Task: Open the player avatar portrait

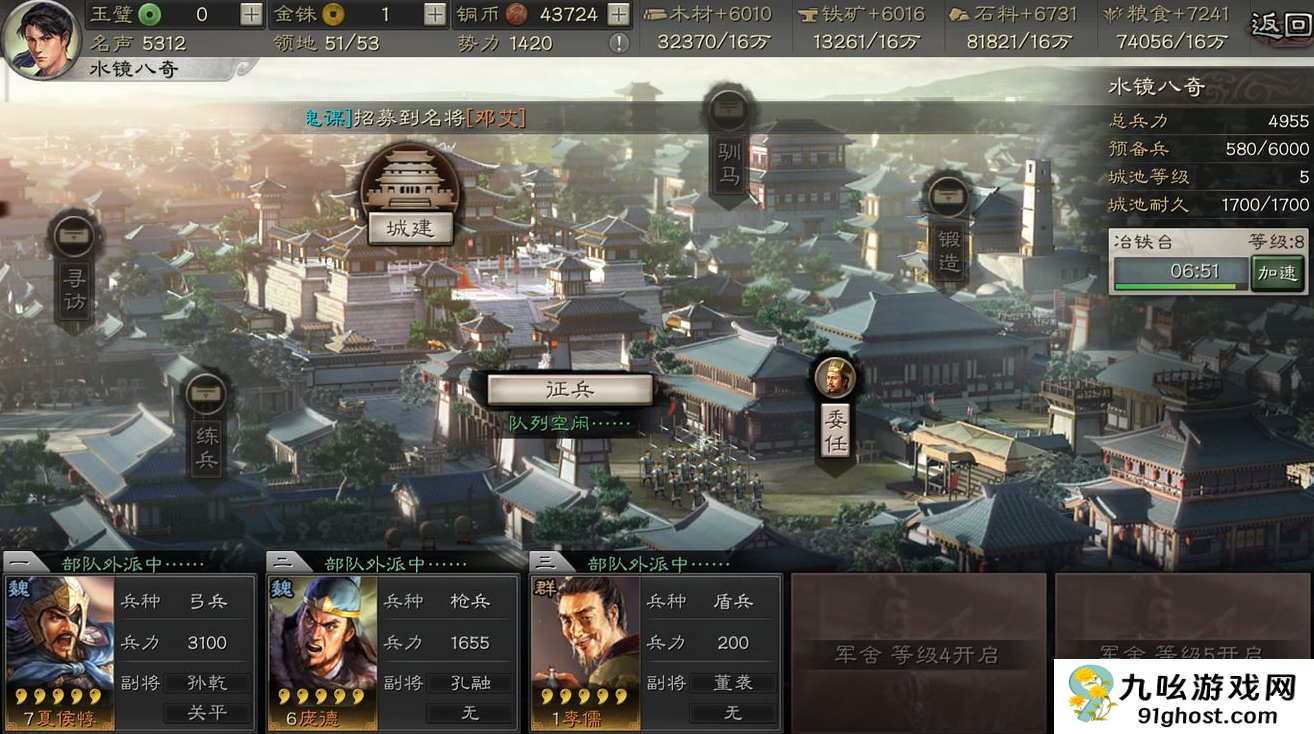Action: point(40,40)
